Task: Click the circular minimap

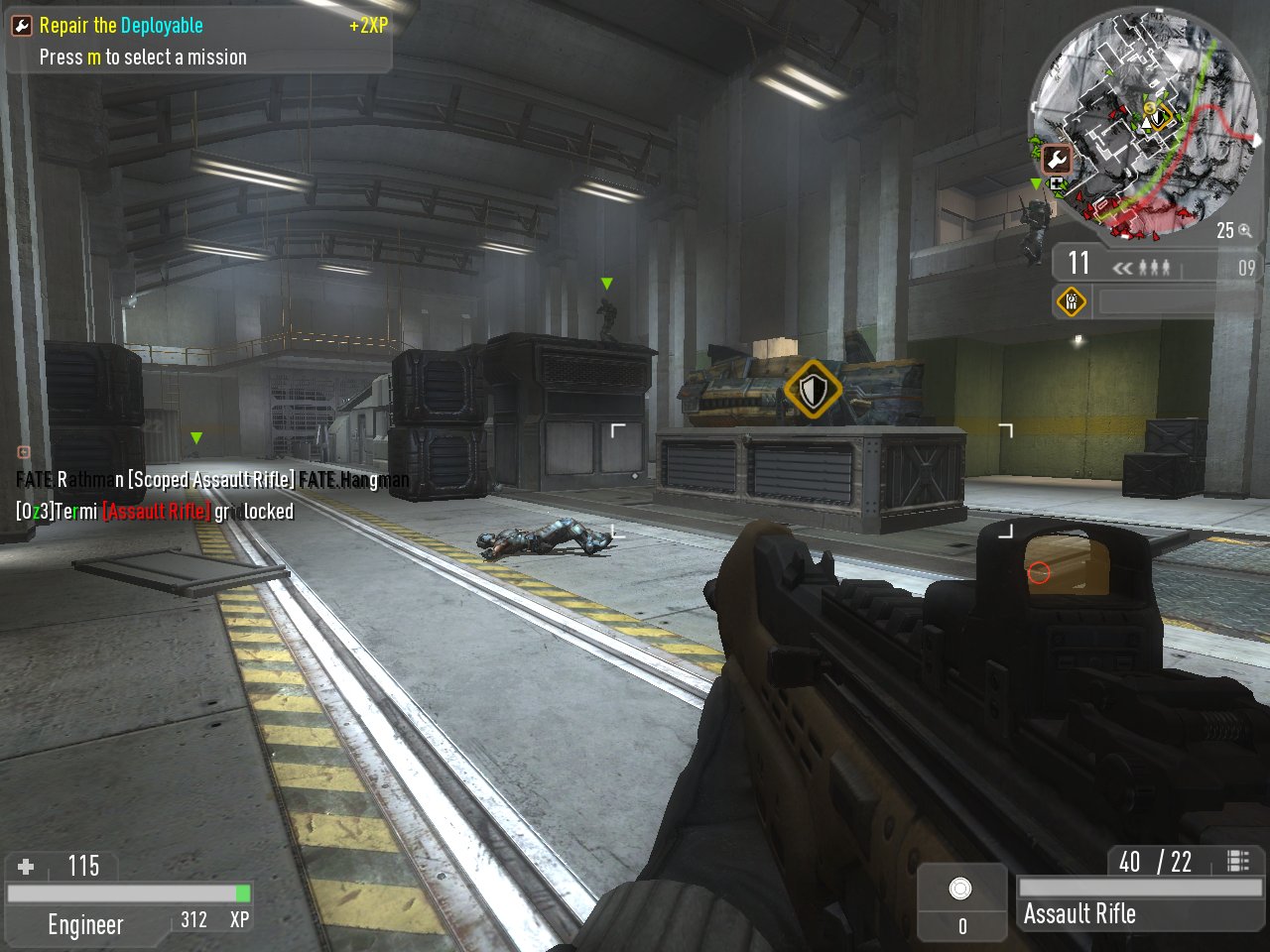Action: 1145,123
